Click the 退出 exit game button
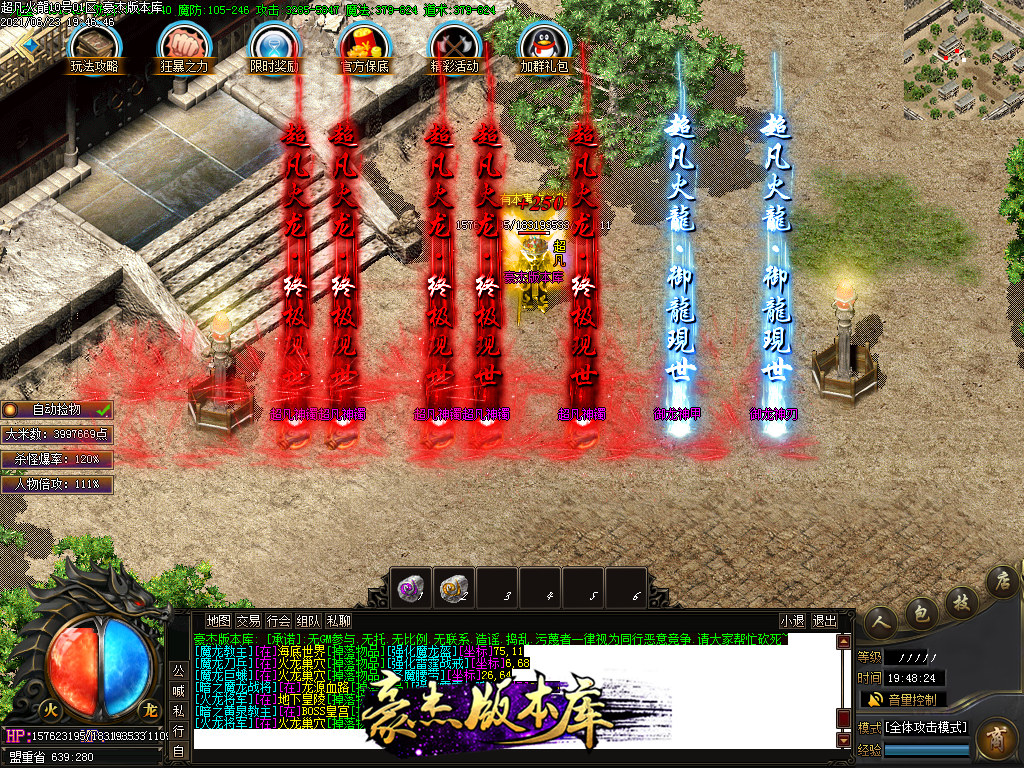The image size is (1024, 768). 825,621
